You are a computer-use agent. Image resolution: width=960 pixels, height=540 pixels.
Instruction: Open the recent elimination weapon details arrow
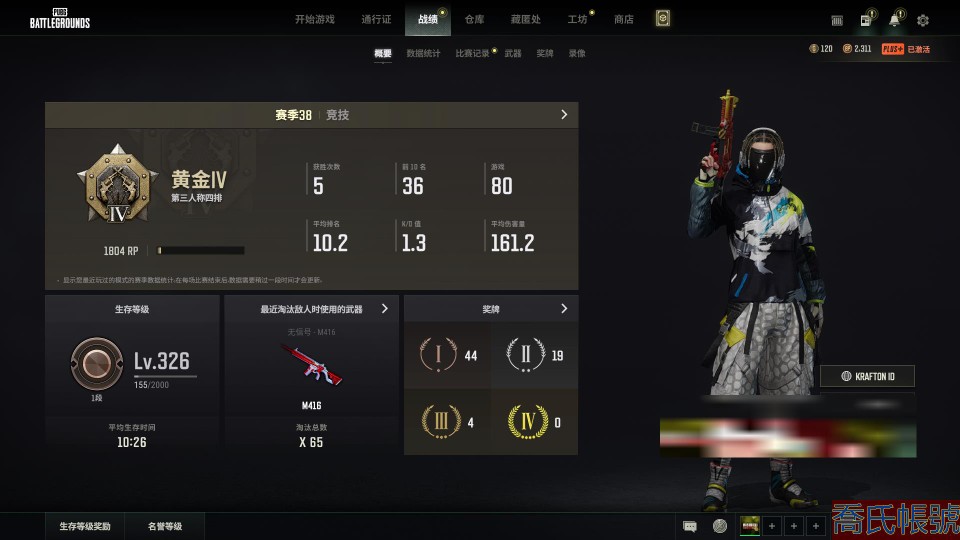[x=385, y=309]
